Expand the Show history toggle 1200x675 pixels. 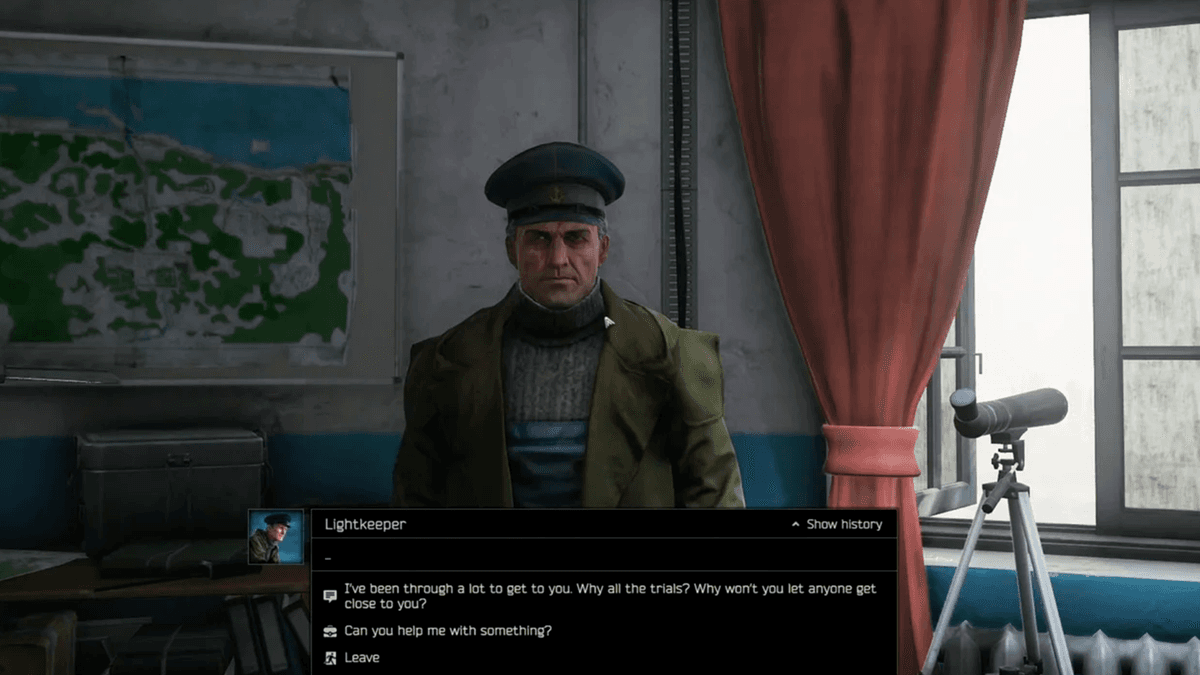coord(838,524)
